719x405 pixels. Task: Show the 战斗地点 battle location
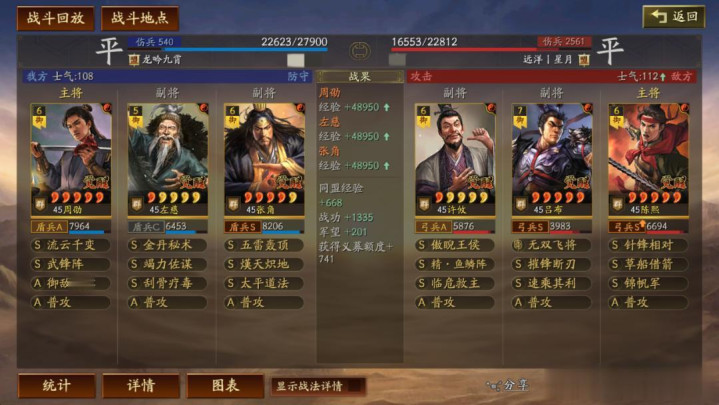click(139, 18)
